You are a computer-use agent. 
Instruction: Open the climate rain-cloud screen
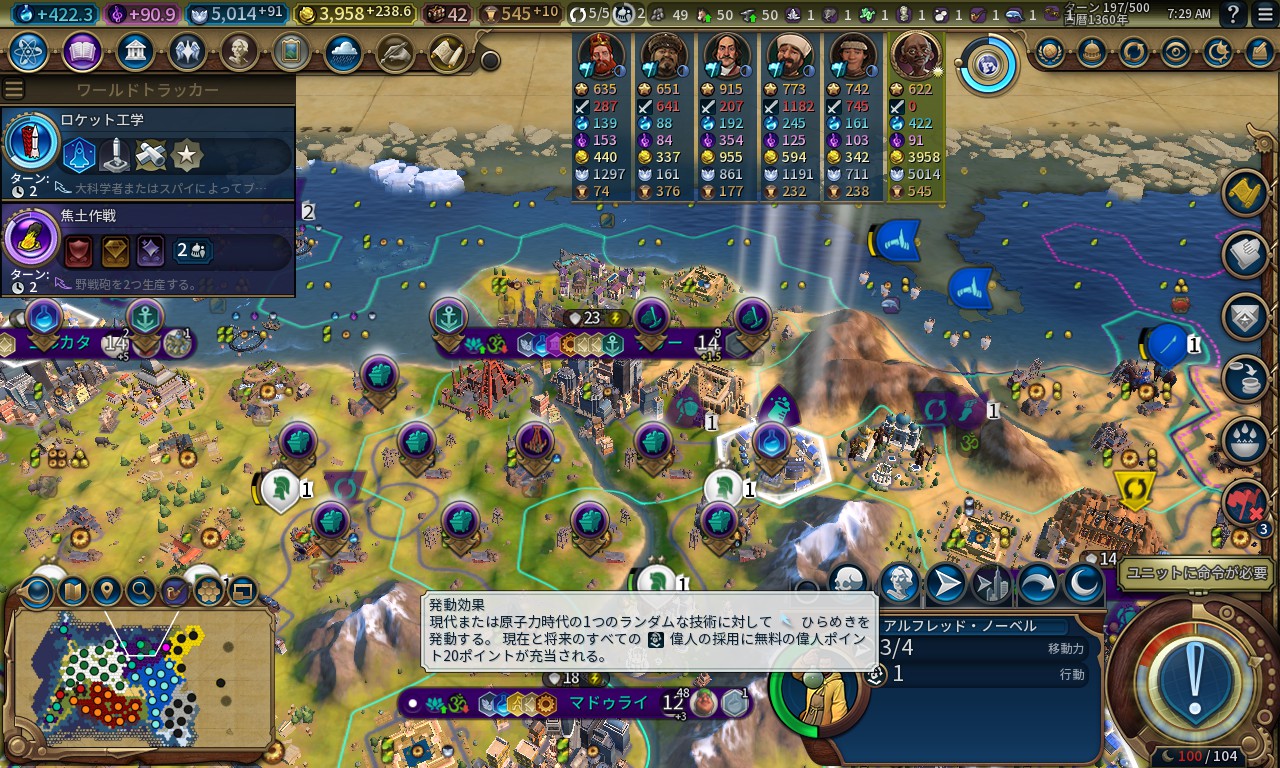click(343, 52)
